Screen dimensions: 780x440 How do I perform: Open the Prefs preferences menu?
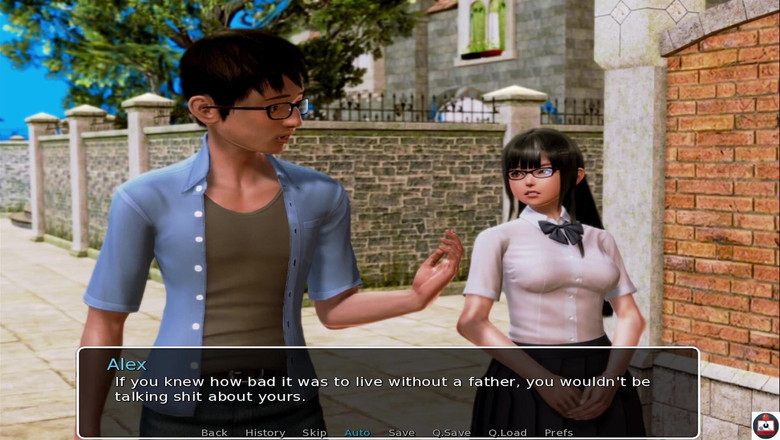559,432
